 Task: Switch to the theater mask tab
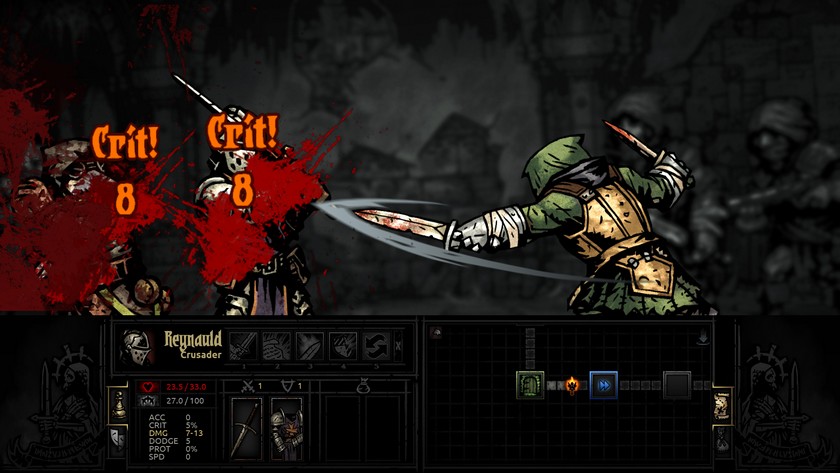(116, 436)
